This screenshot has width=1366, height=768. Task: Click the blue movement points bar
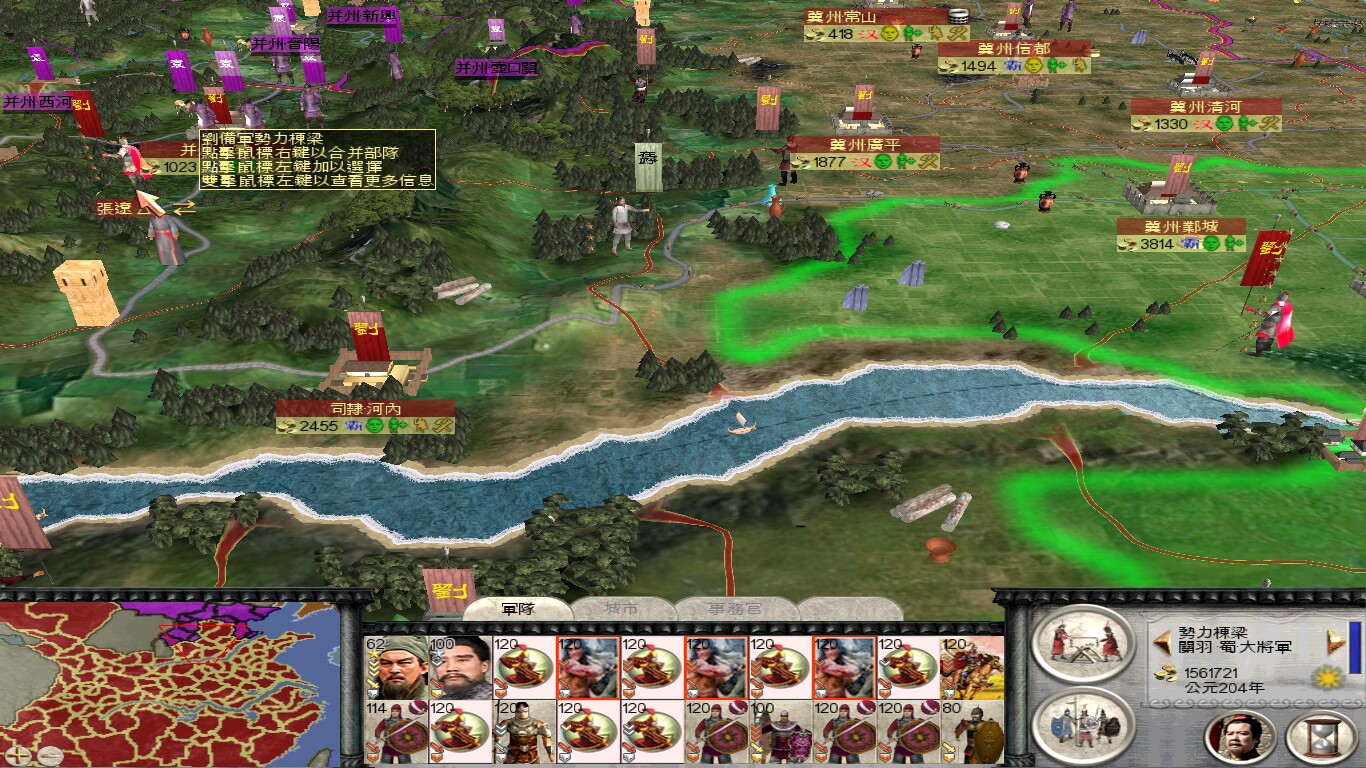click(x=1353, y=646)
